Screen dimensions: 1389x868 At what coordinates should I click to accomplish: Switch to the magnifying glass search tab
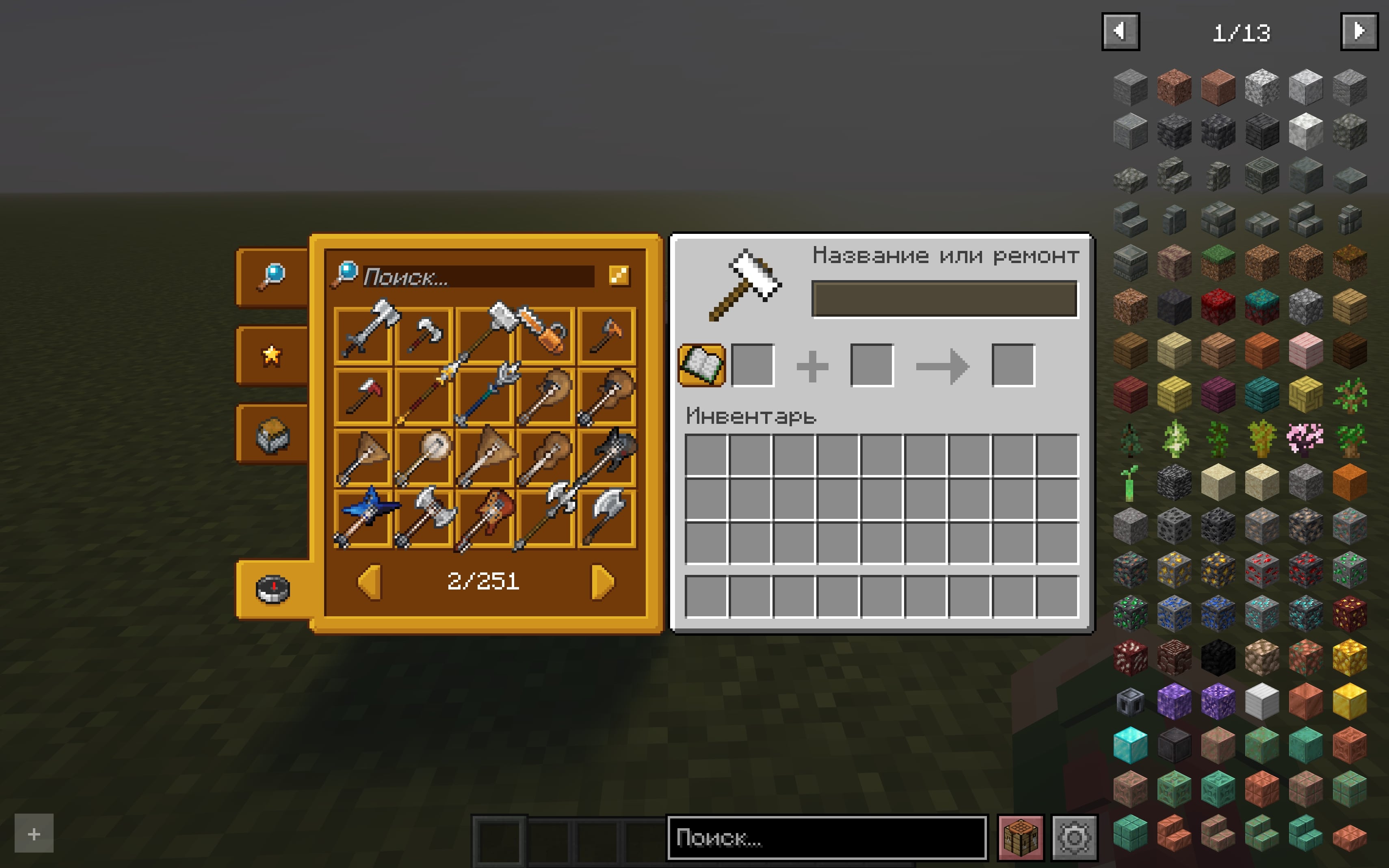point(272,277)
